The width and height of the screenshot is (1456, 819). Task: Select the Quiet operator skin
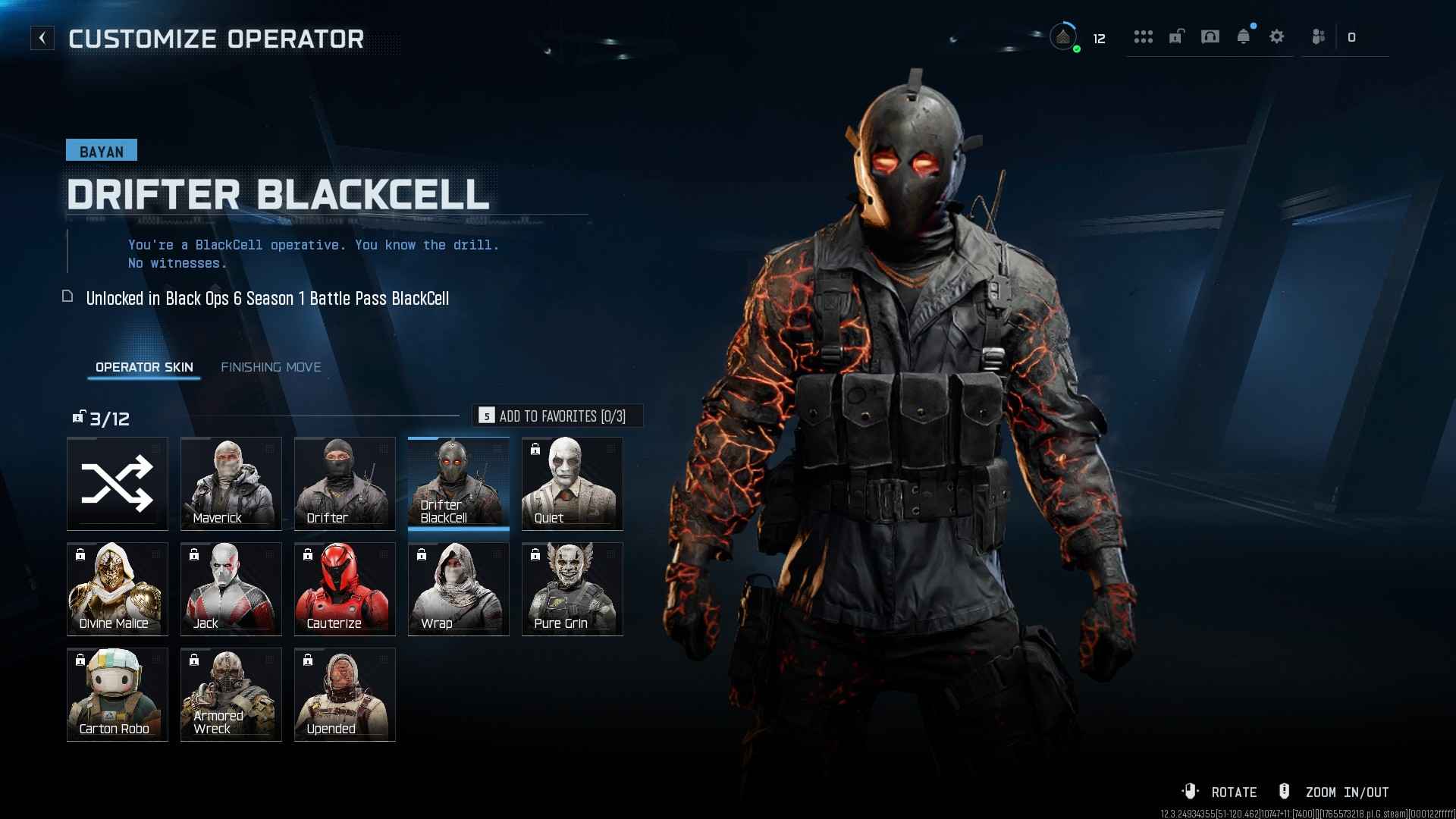point(572,483)
